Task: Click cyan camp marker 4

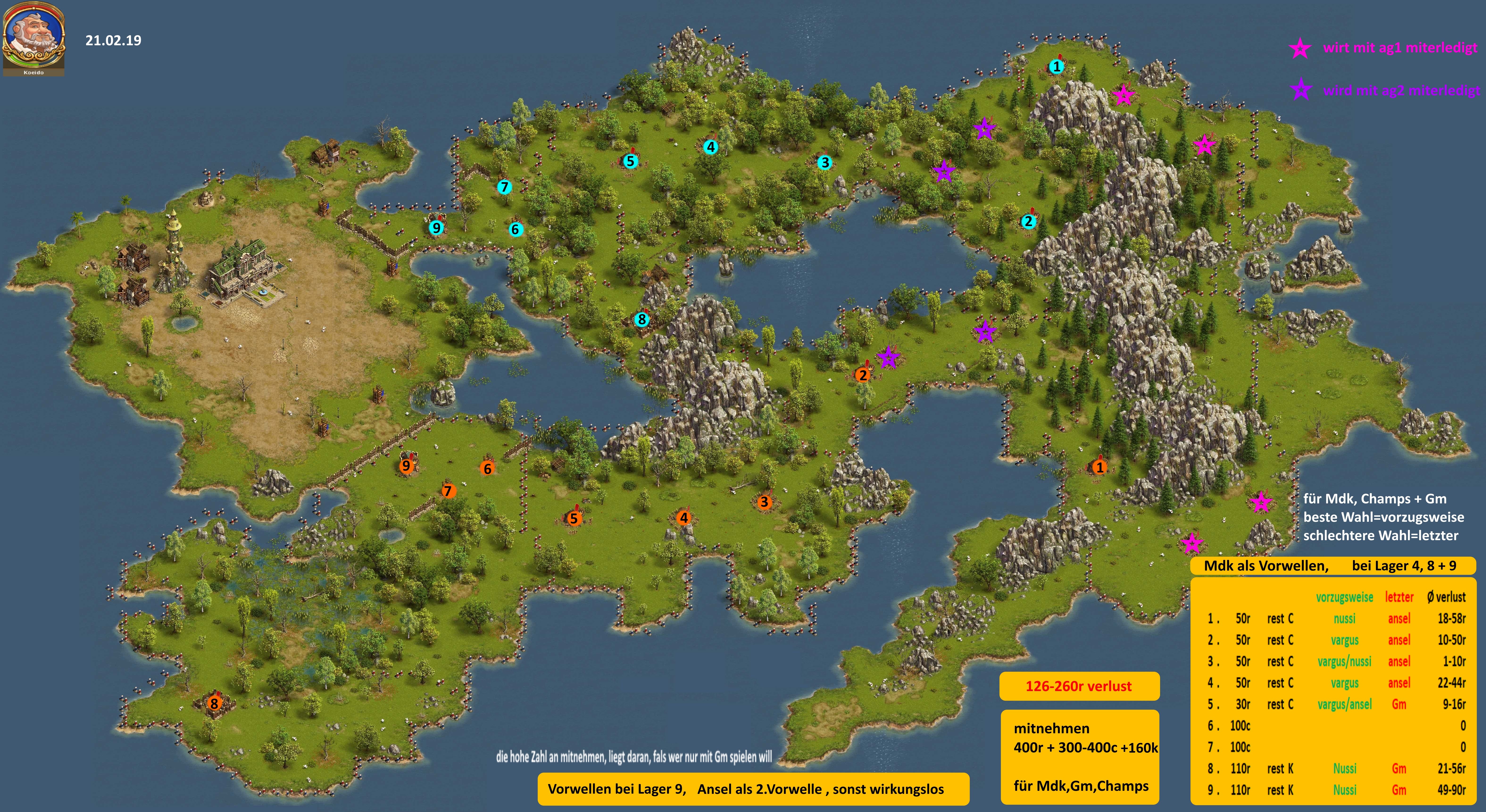Action: click(711, 148)
